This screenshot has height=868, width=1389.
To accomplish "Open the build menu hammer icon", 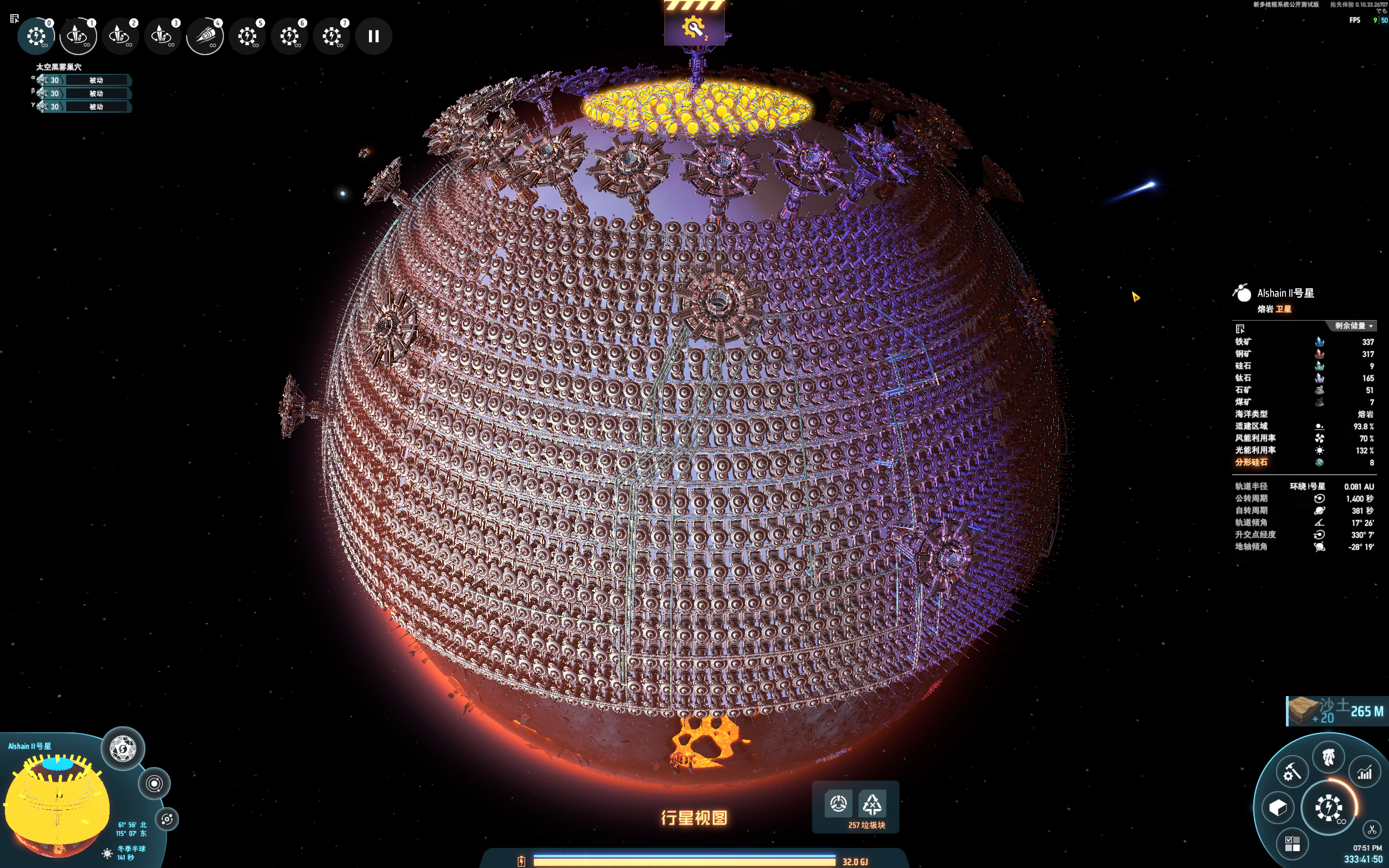I will 1291,772.
